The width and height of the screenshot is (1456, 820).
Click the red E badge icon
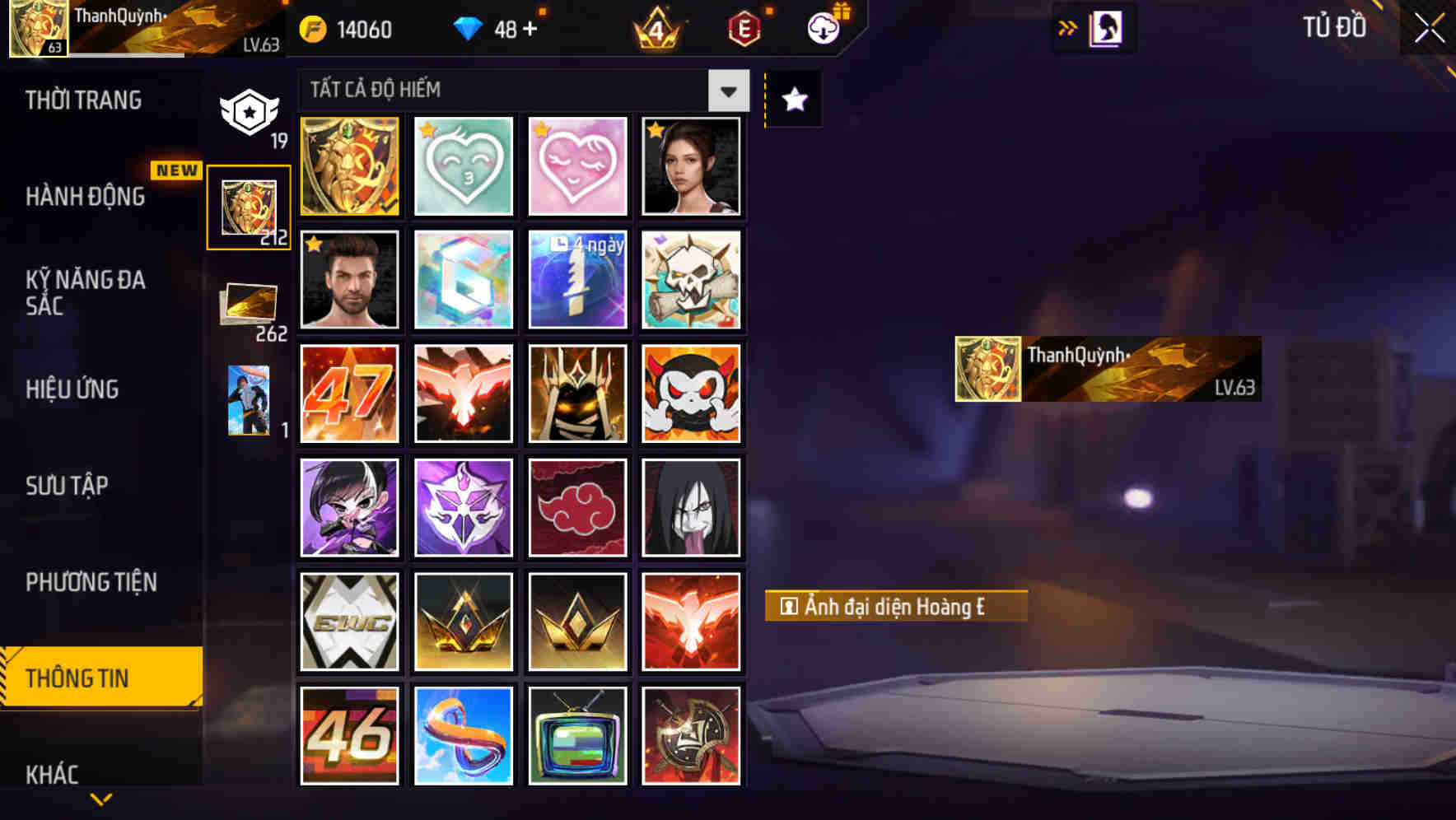coord(743,28)
